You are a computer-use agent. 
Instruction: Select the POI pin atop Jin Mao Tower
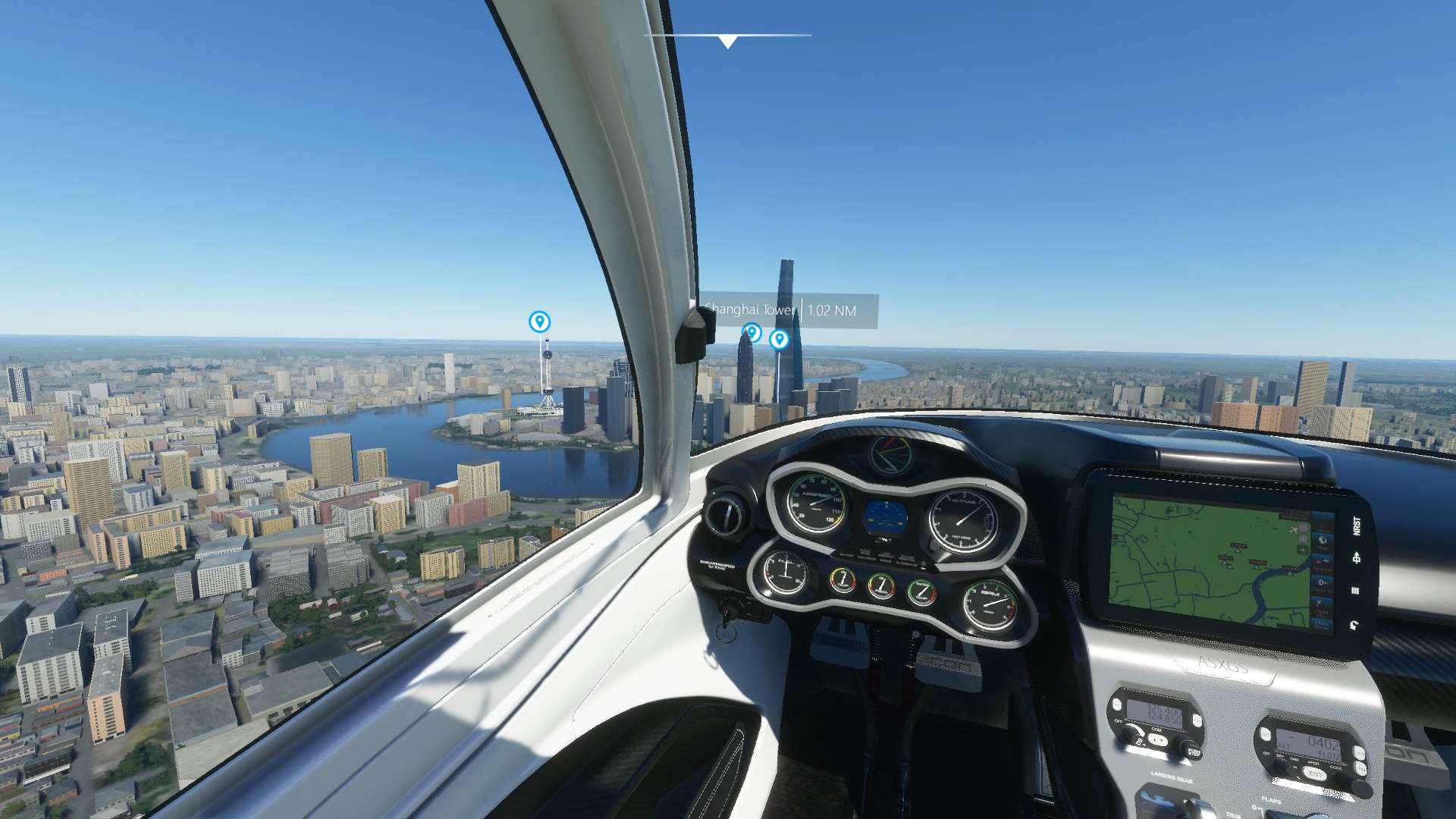tap(751, 332)
